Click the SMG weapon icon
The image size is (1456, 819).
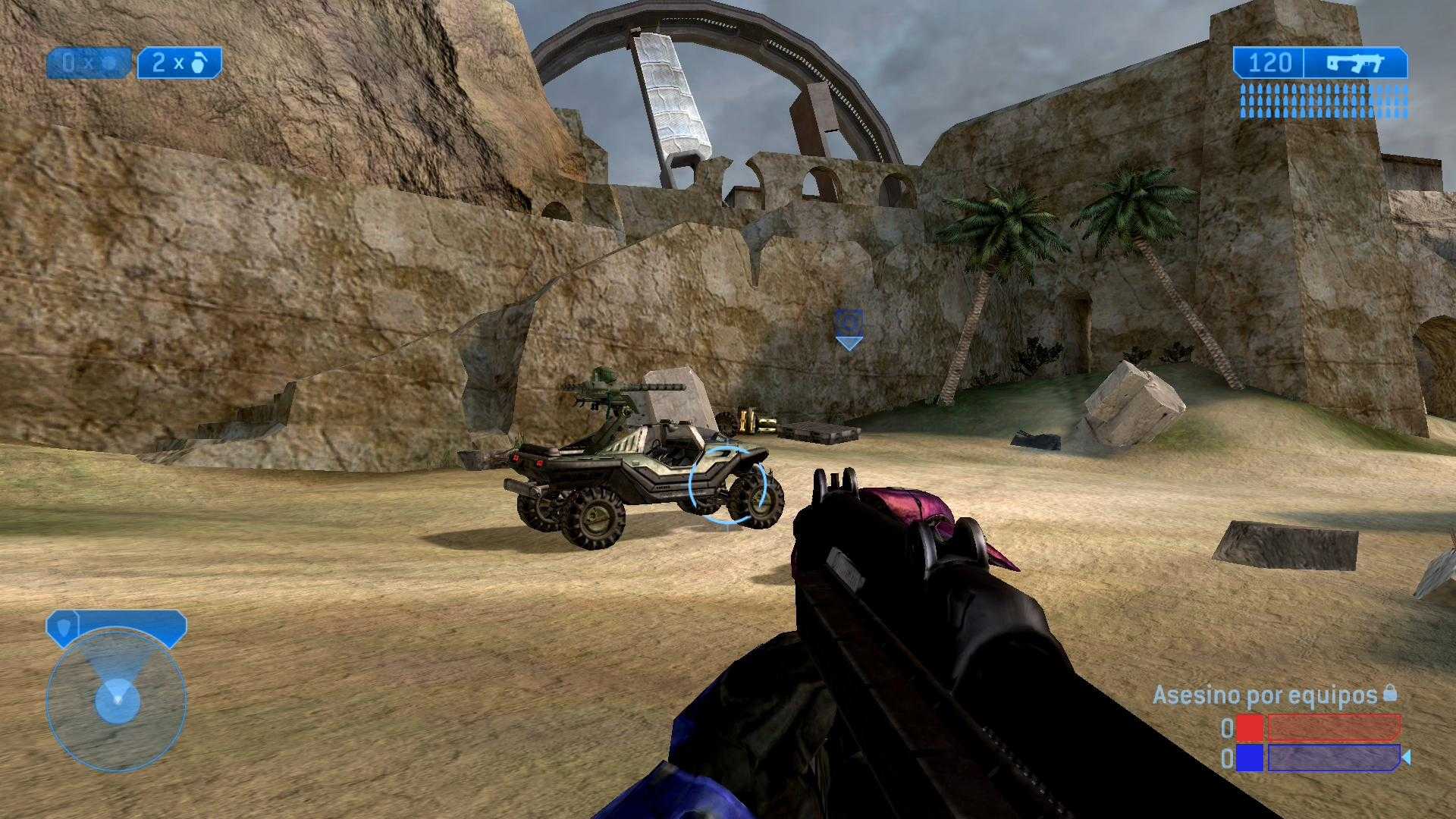click(1355, 63)
